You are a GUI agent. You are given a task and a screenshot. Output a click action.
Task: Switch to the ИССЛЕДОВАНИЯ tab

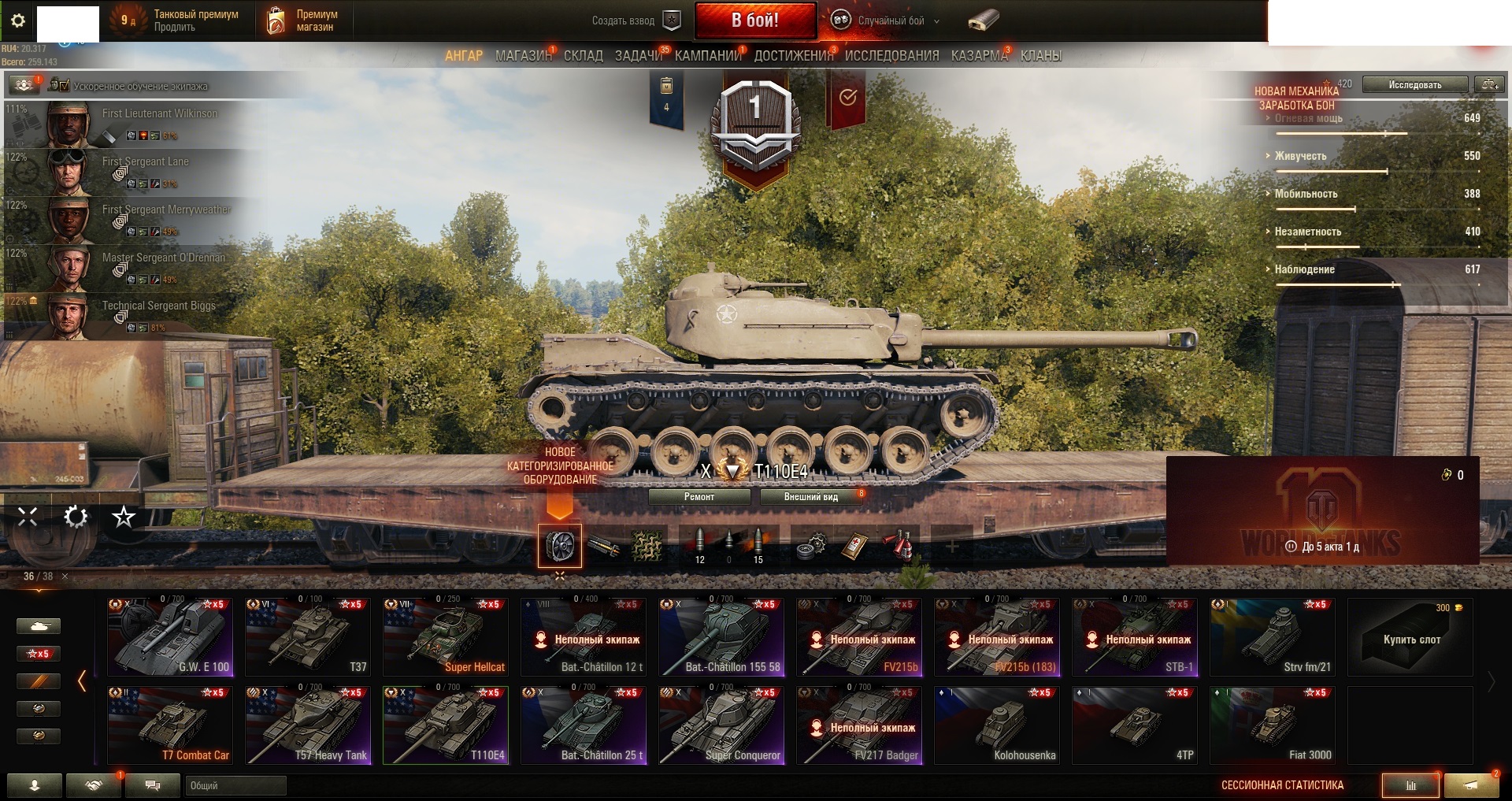click(891, 56)
